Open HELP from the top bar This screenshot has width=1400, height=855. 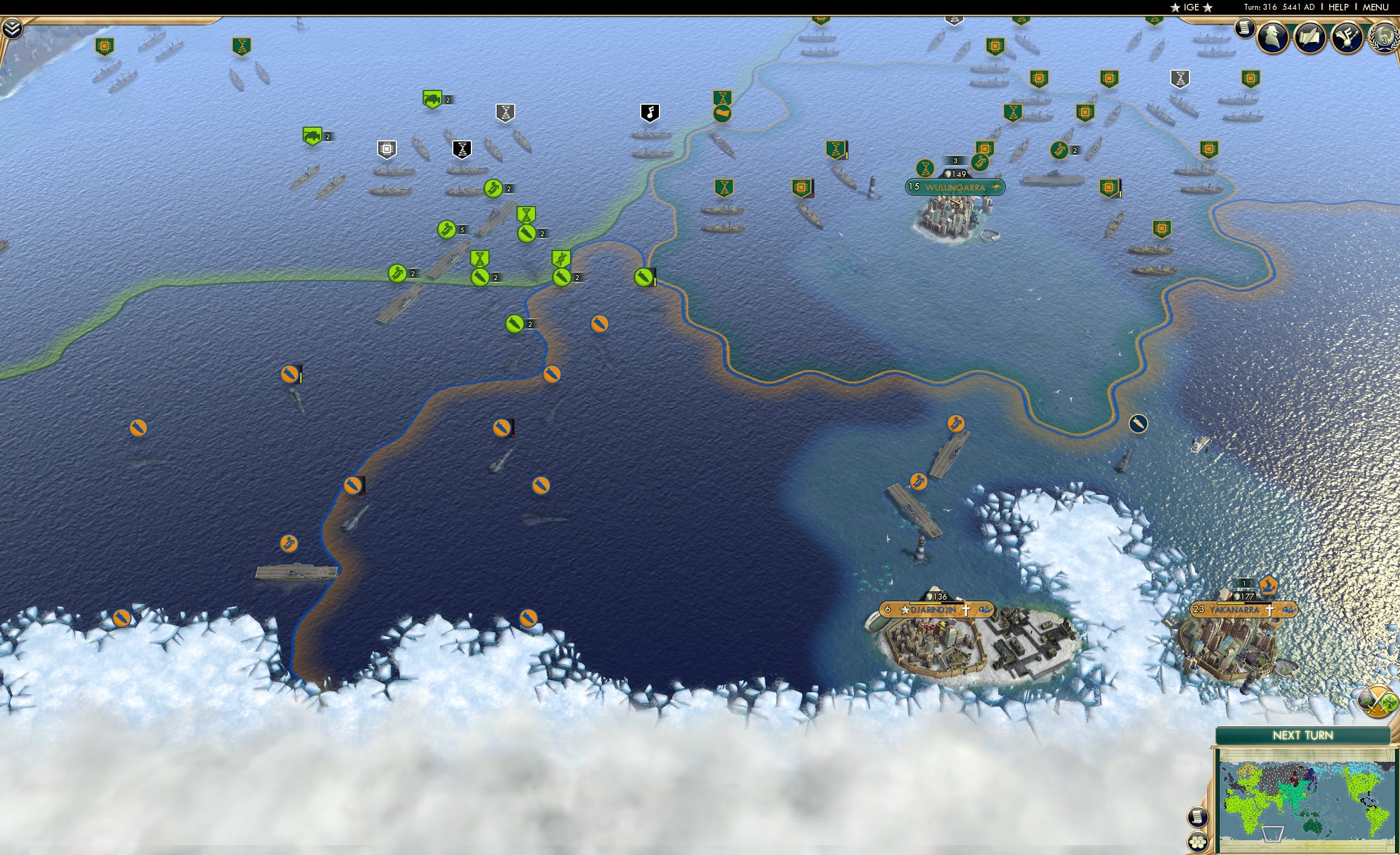(x=1339, y=7)
